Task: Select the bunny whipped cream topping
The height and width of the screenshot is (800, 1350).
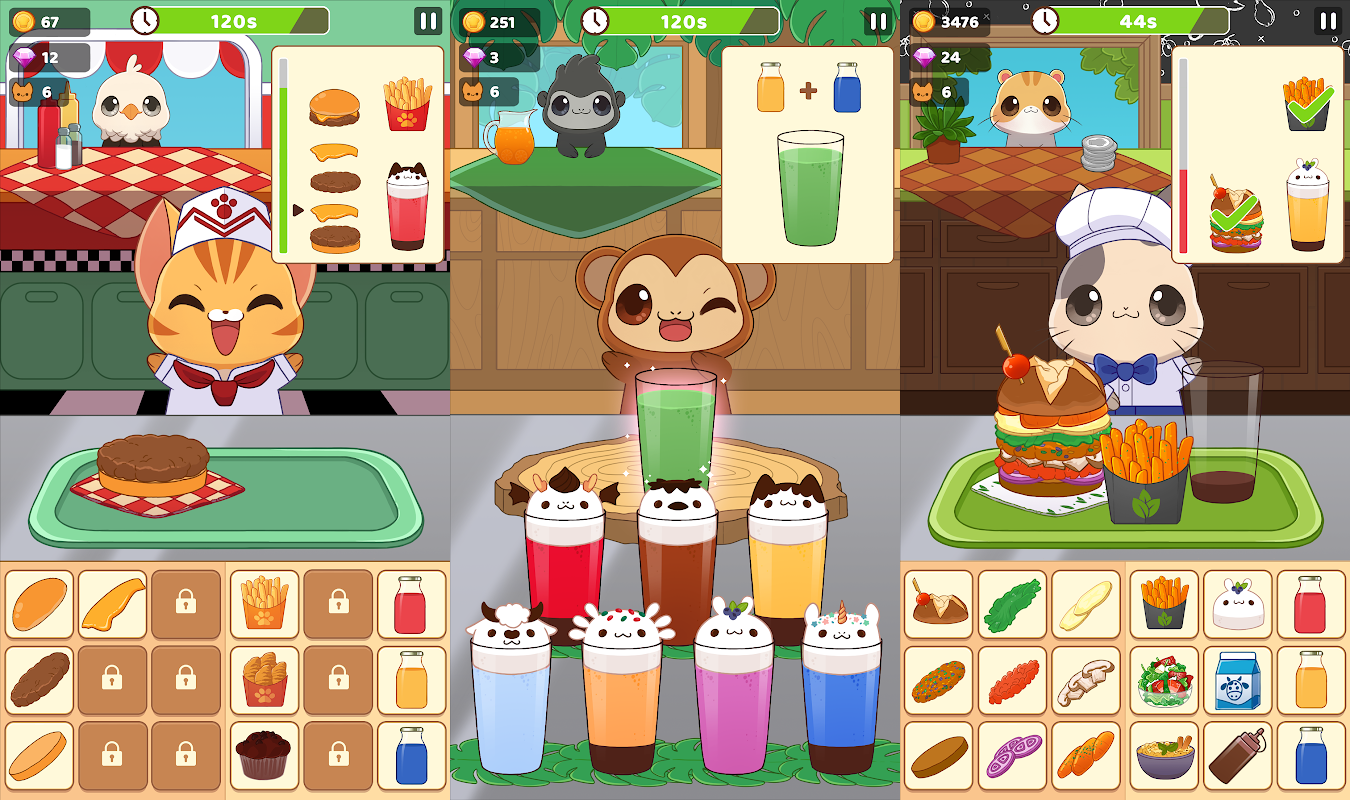Action: [x=1237, y=604]
